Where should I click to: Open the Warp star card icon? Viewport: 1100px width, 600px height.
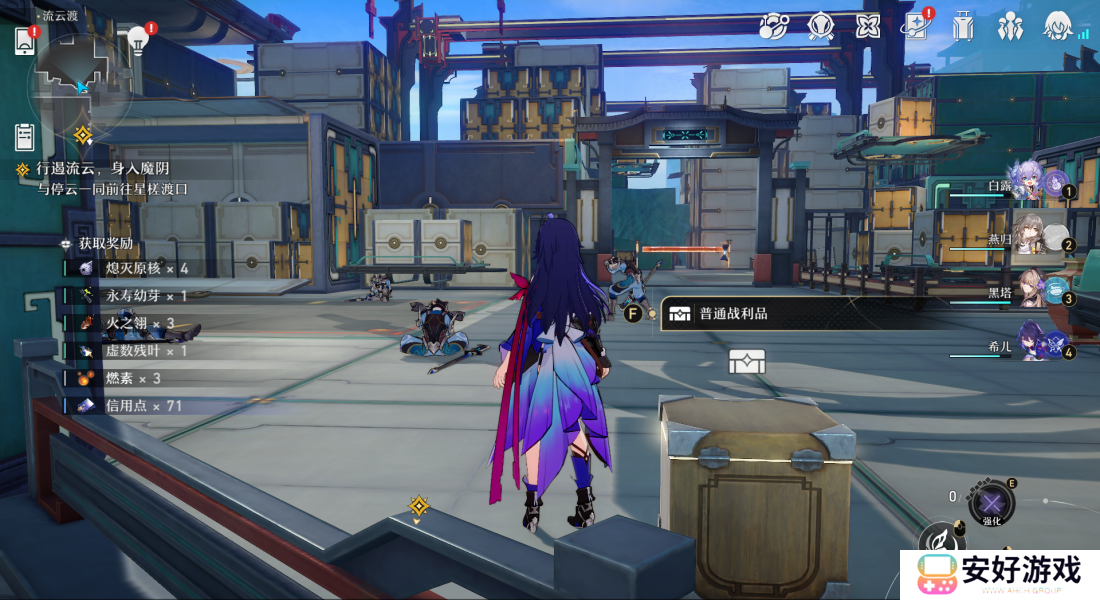914,26
